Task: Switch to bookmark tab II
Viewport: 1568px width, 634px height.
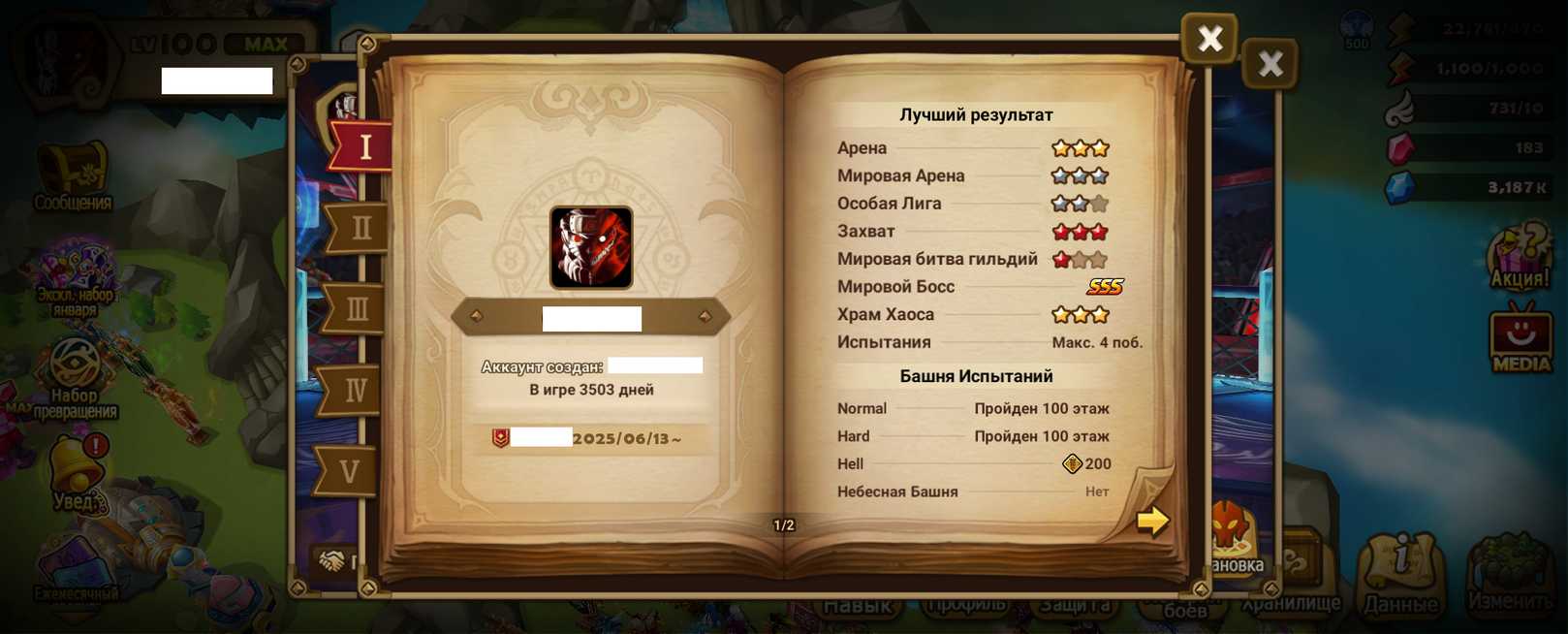Action: click(360, 228)
